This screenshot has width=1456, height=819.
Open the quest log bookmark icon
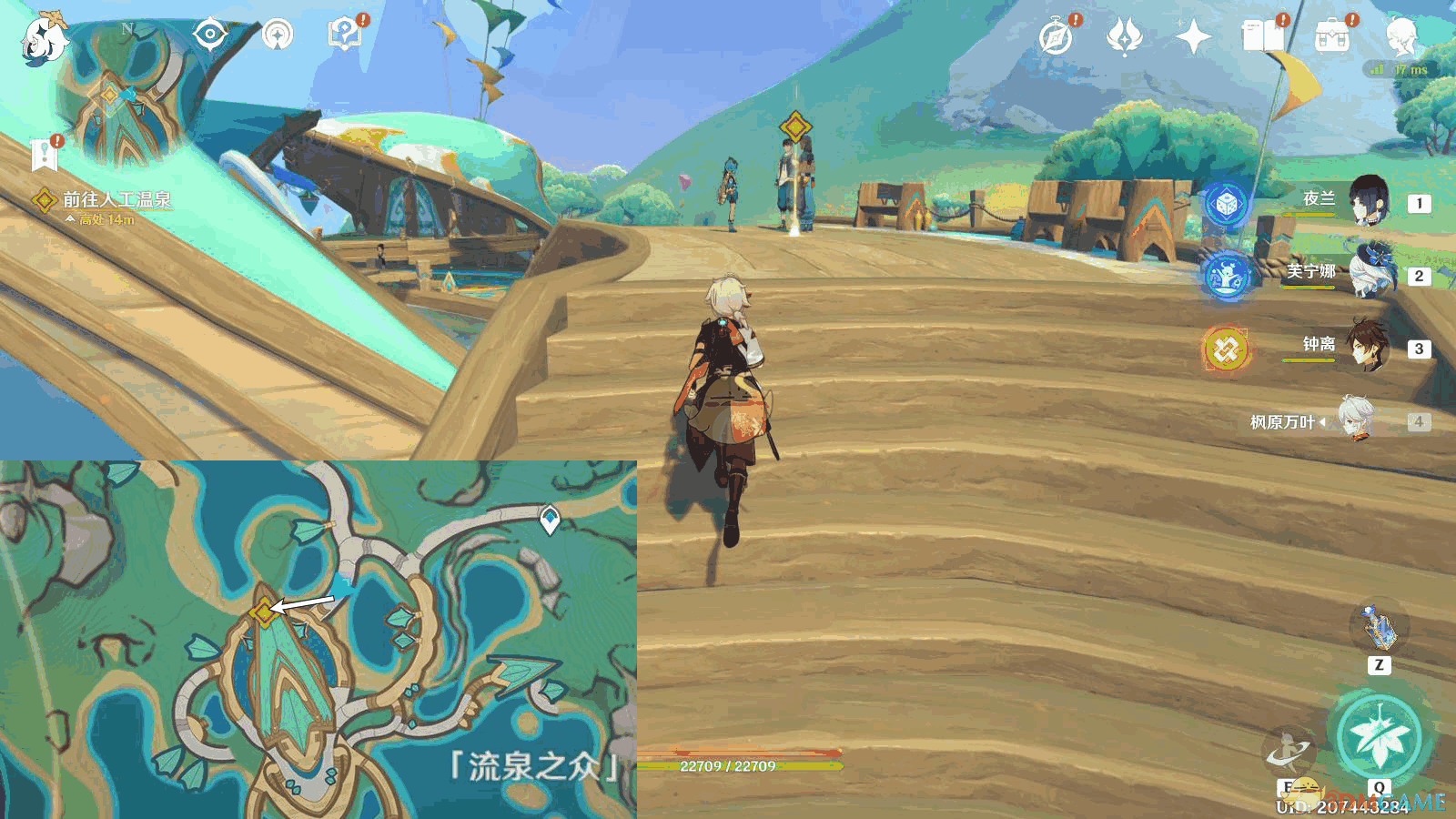[x=44, y=155]
